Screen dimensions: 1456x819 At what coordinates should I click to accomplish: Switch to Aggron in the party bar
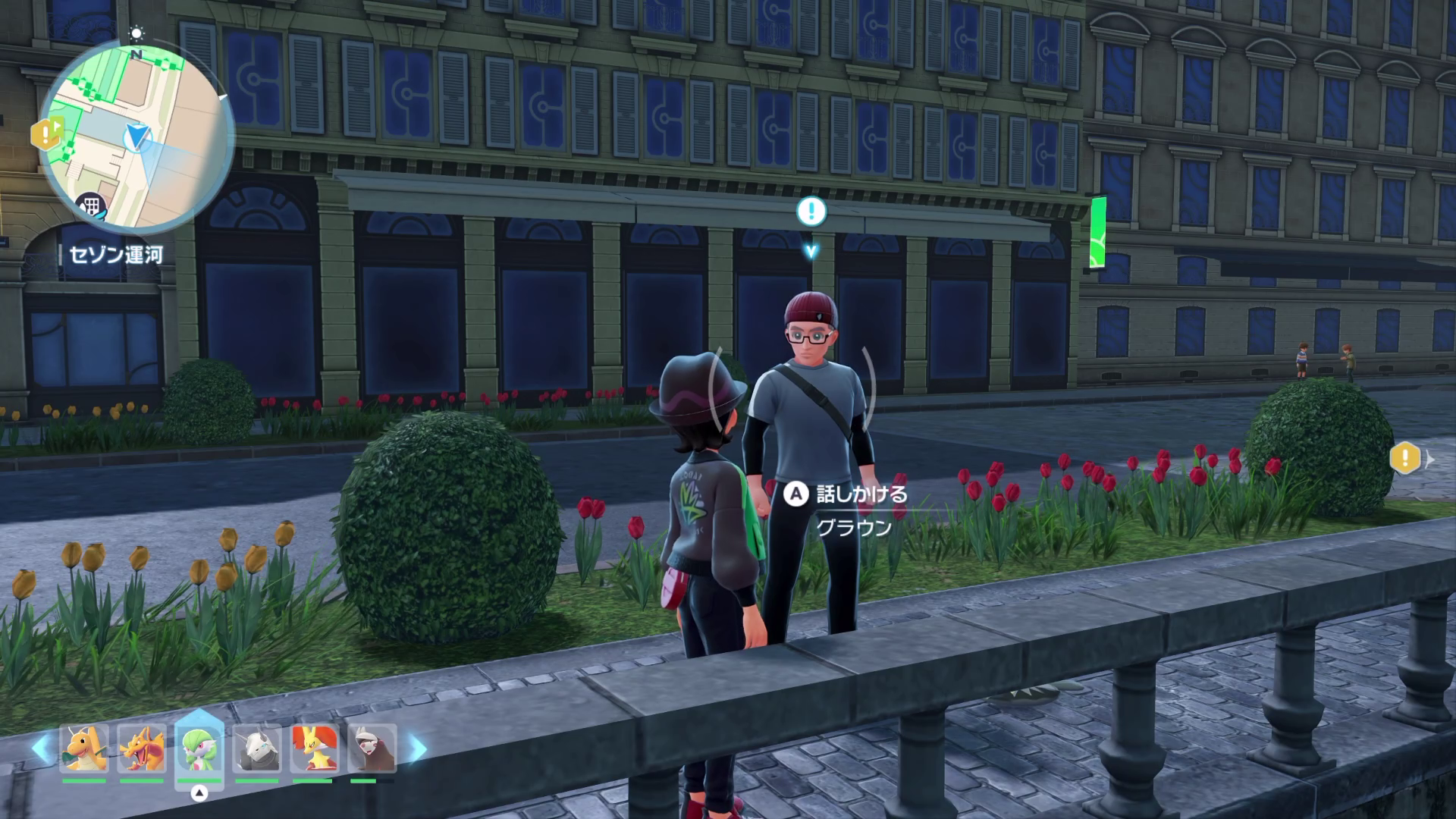click(x=257, y=748)
